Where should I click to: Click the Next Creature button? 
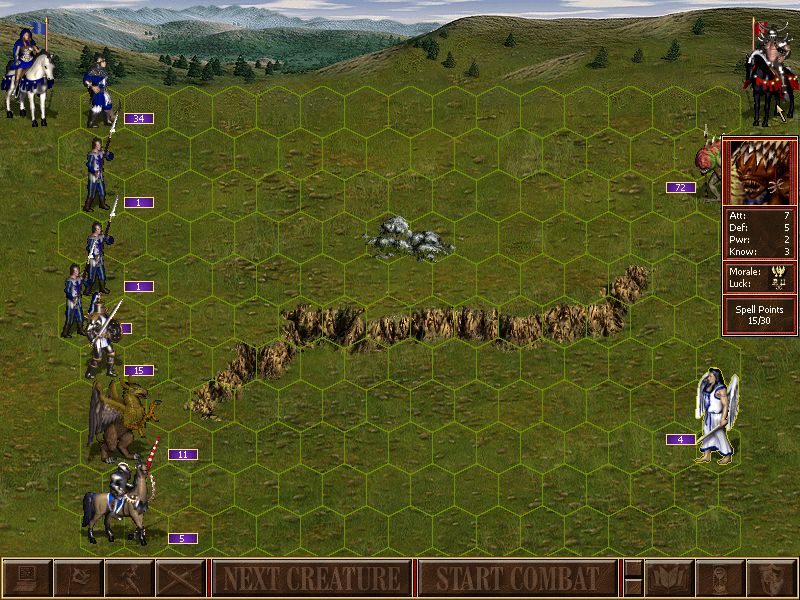(x=311, y=578)
